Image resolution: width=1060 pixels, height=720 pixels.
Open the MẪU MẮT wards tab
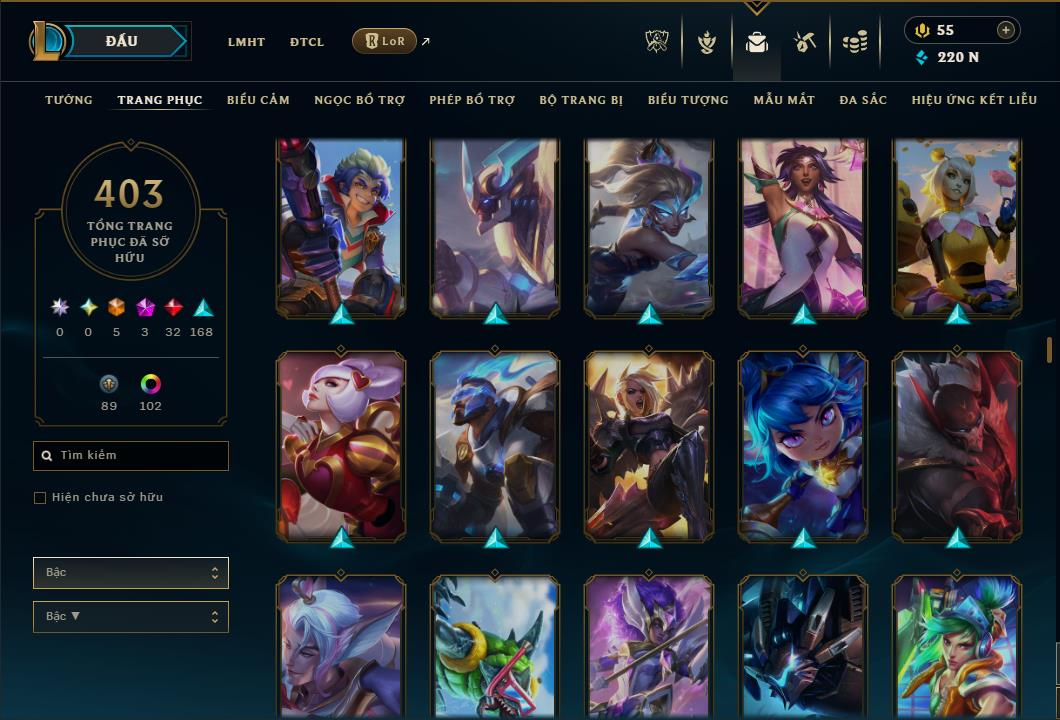784,100
